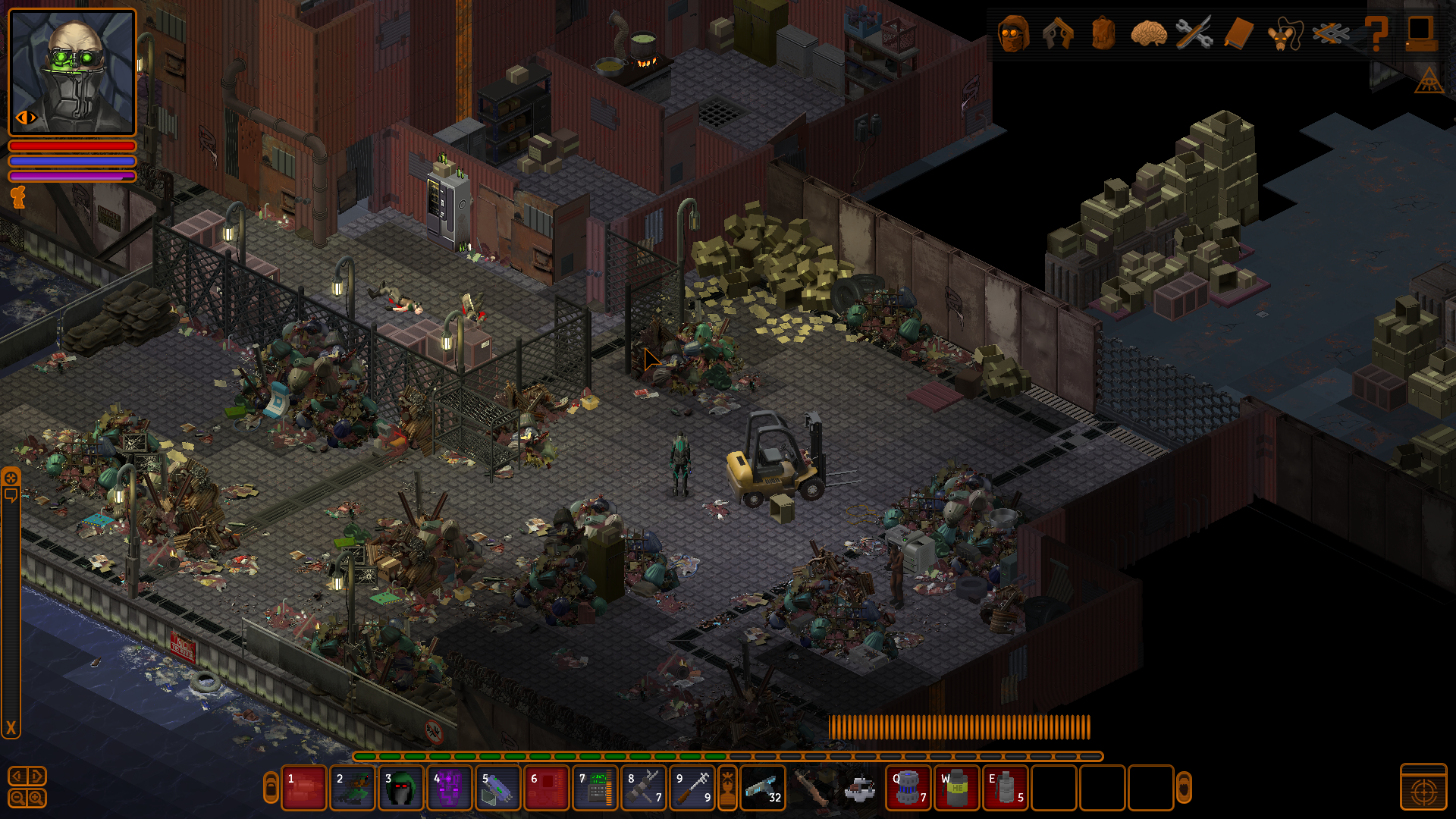
Task: Open the character sheet hooded face icon
Action: tap(1013, 33)
